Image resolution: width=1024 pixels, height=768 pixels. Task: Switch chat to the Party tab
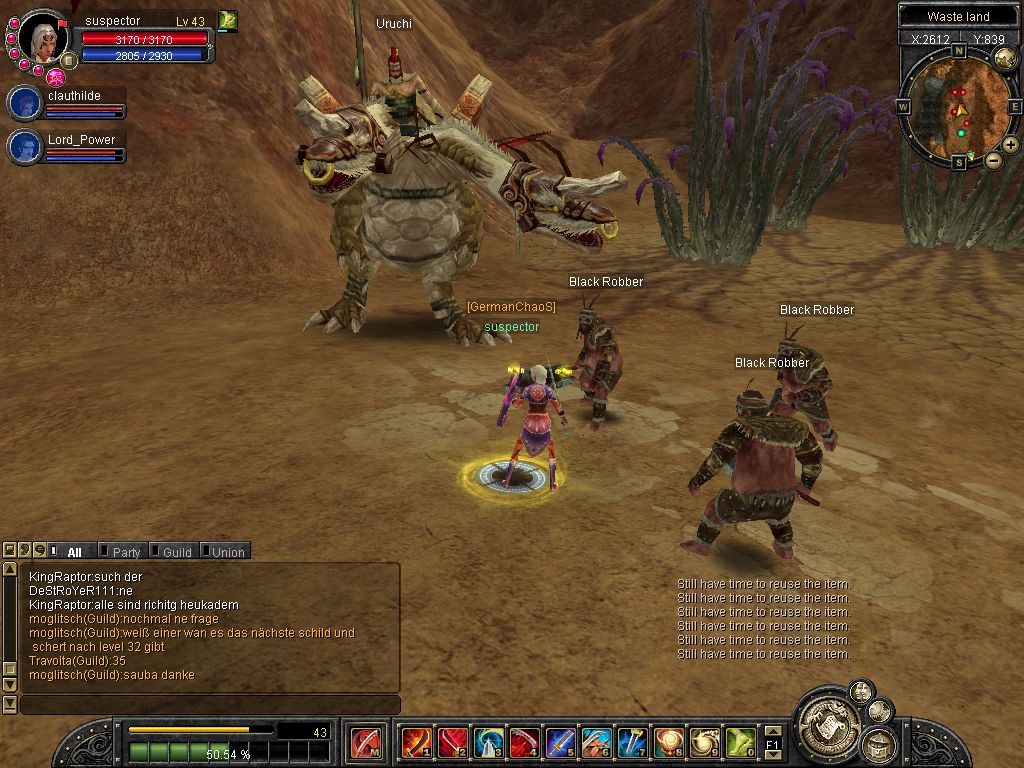(125, 552)
